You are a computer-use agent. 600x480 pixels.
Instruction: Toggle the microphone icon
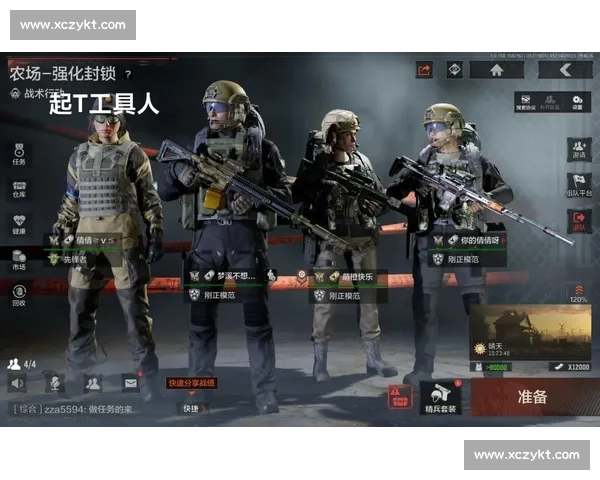tap(54, 382)
